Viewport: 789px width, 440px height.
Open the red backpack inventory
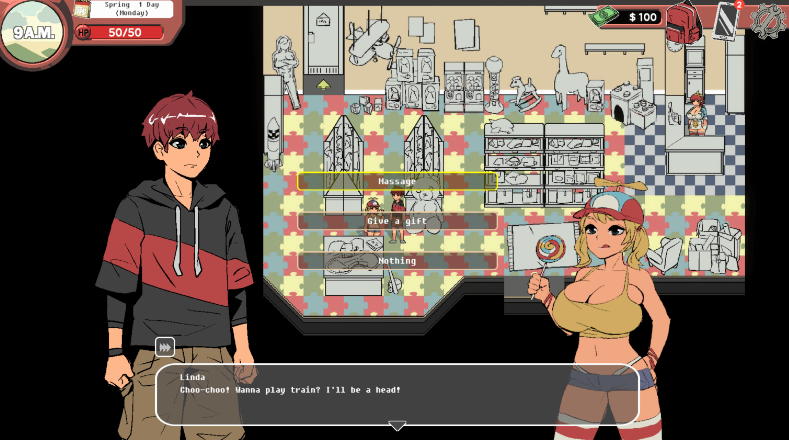pyautogui.click(x=683, y=21)
